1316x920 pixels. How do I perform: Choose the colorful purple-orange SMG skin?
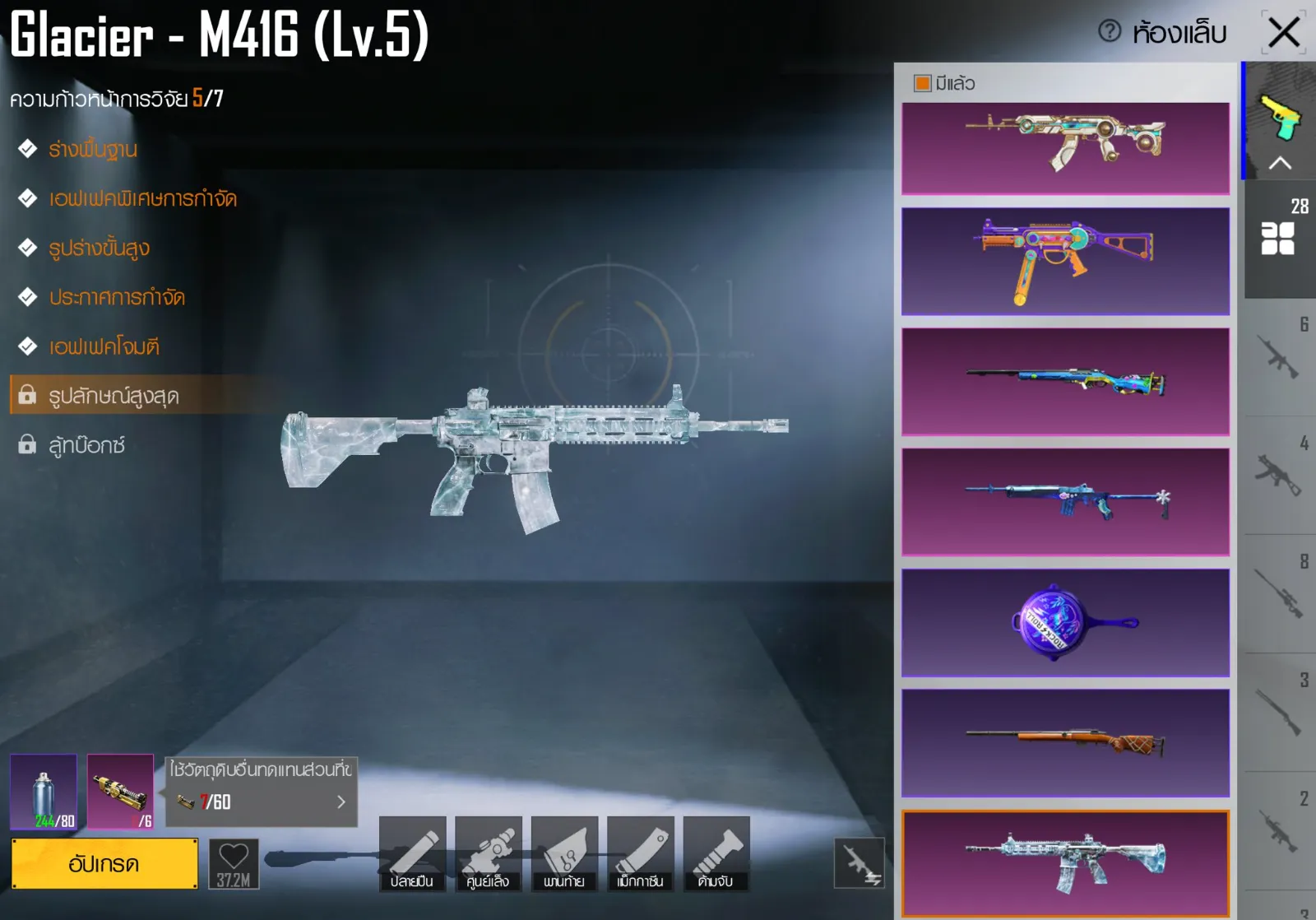coord(1065,261)
